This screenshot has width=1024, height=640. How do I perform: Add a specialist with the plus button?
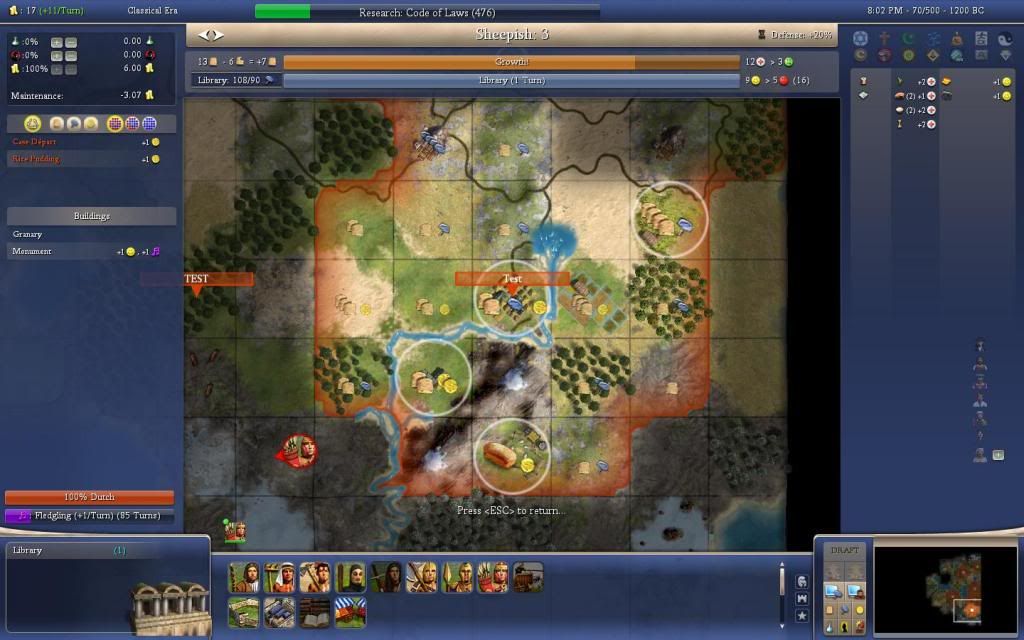point(997,455)
